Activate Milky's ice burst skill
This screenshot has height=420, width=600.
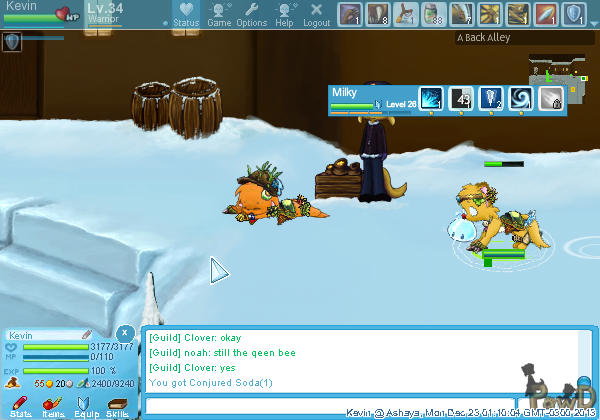(x=431, y=98)
